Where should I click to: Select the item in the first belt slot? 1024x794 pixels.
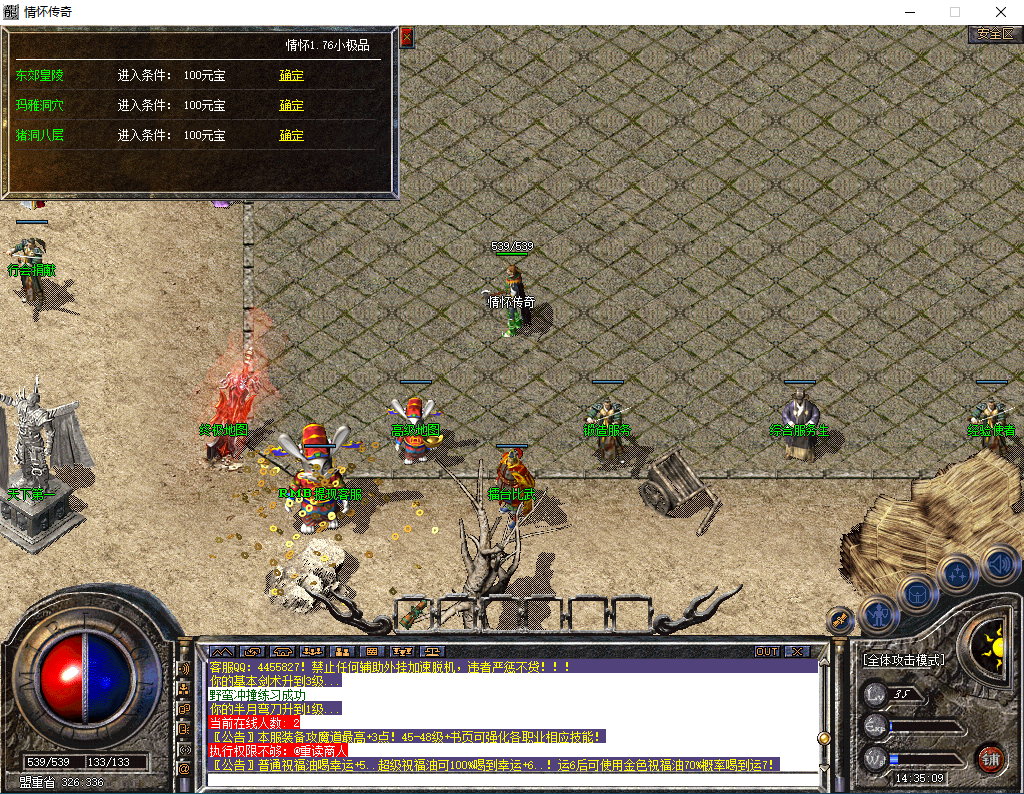point(414,612)
